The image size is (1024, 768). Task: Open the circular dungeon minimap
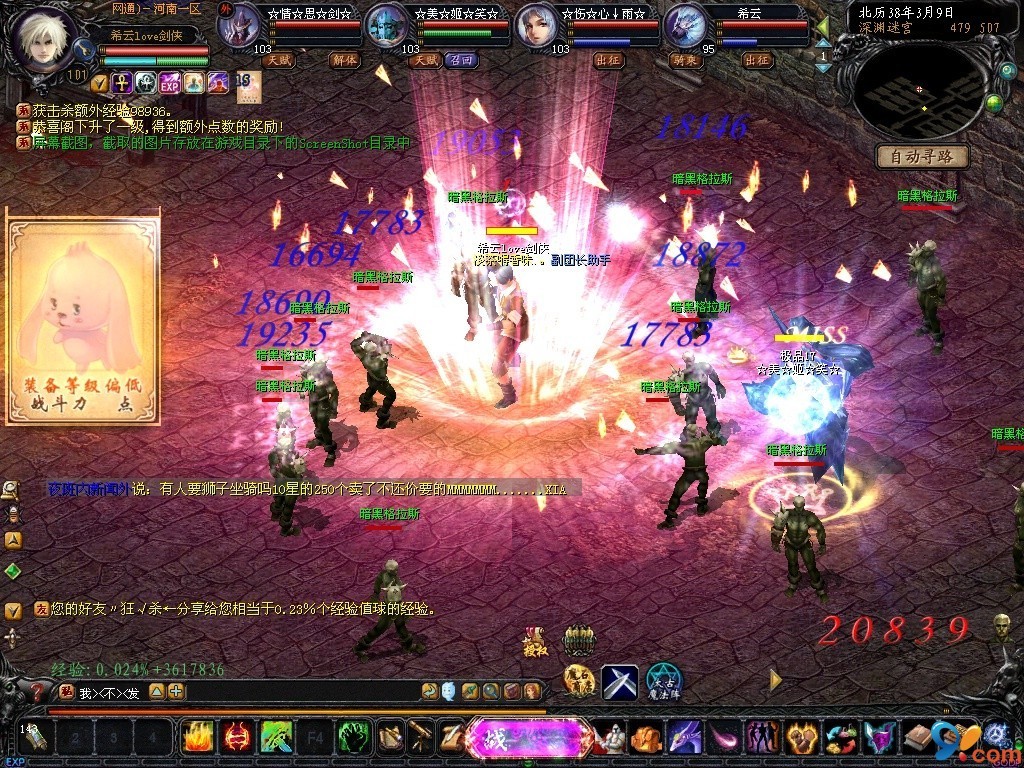click(x=918, y=91)
